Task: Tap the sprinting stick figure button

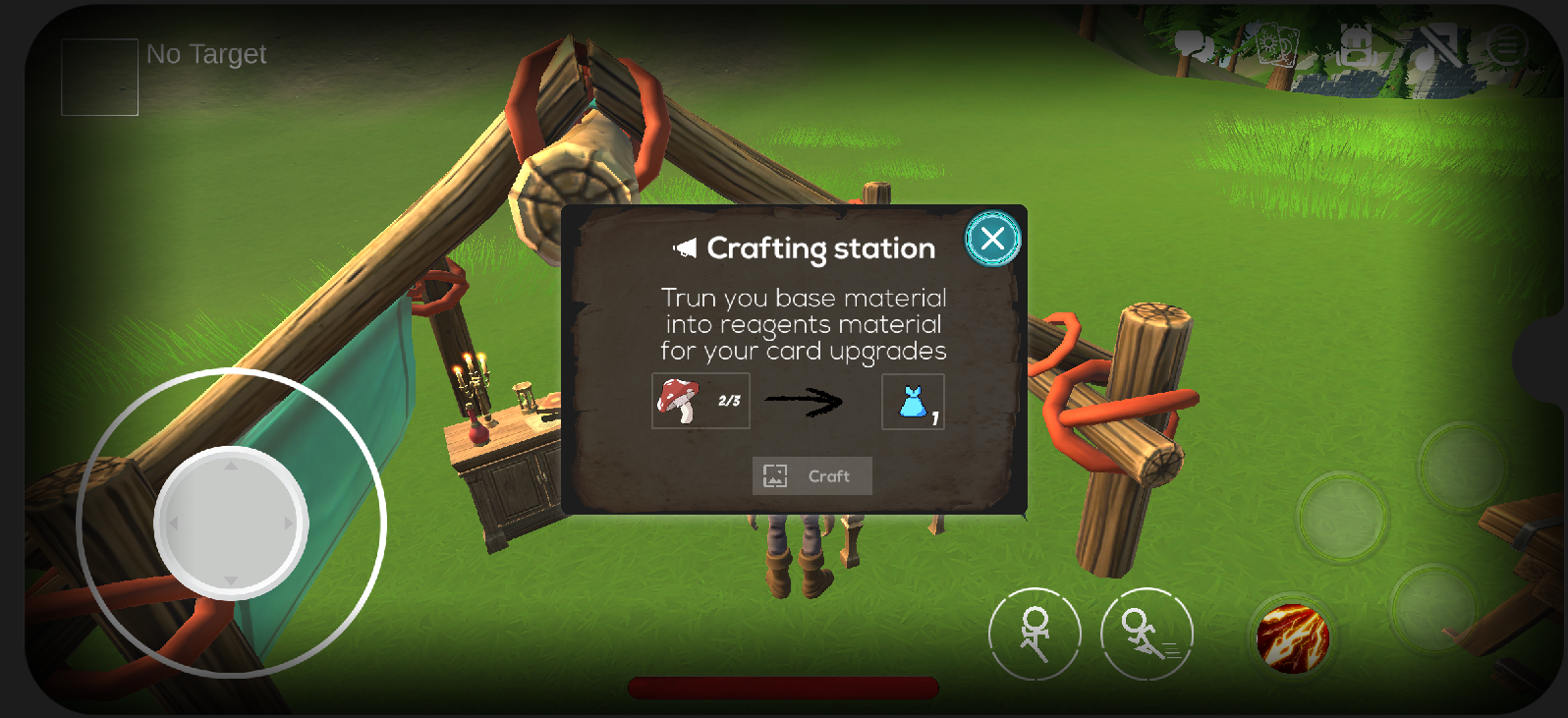Action: click(x=1147, y=635)
